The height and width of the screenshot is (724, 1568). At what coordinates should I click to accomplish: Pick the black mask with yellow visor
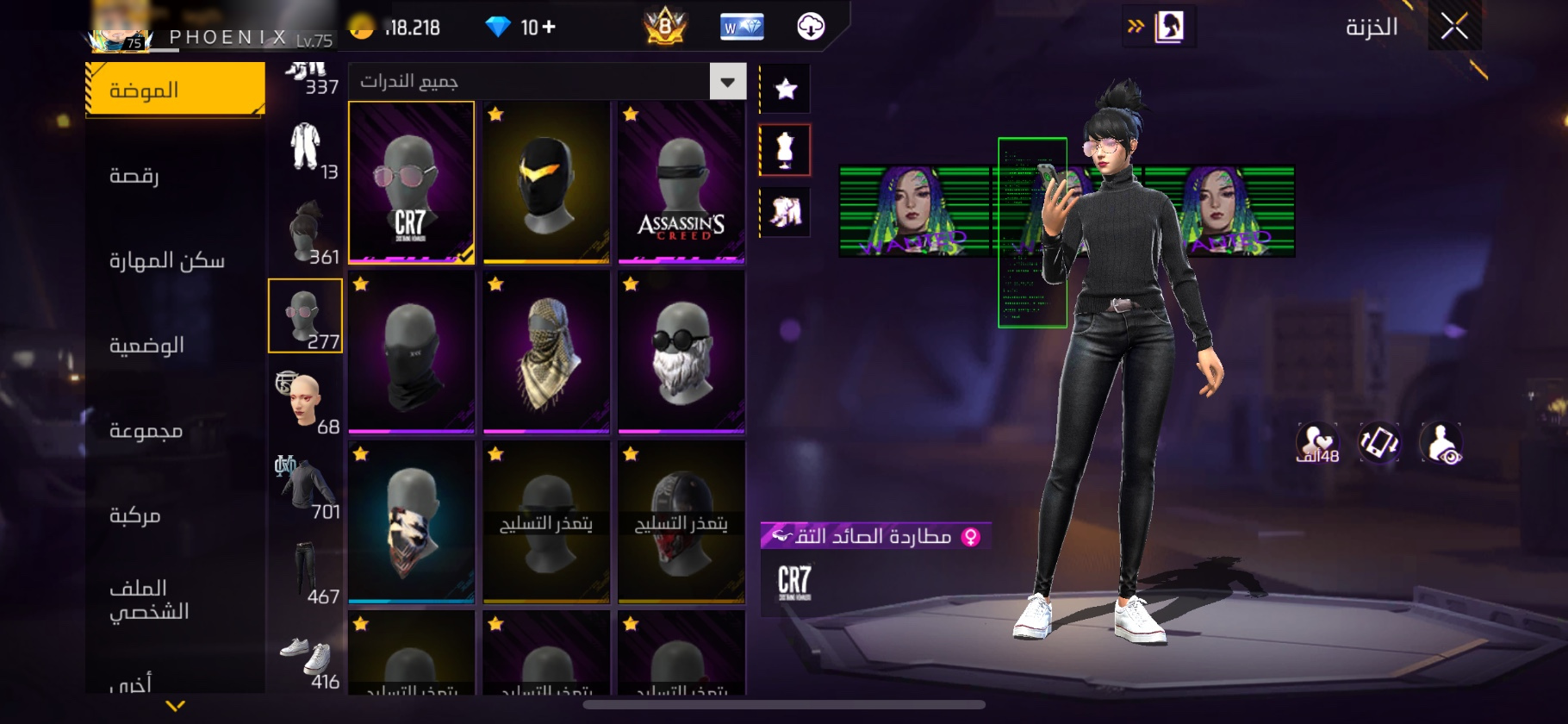click(546, 182)
